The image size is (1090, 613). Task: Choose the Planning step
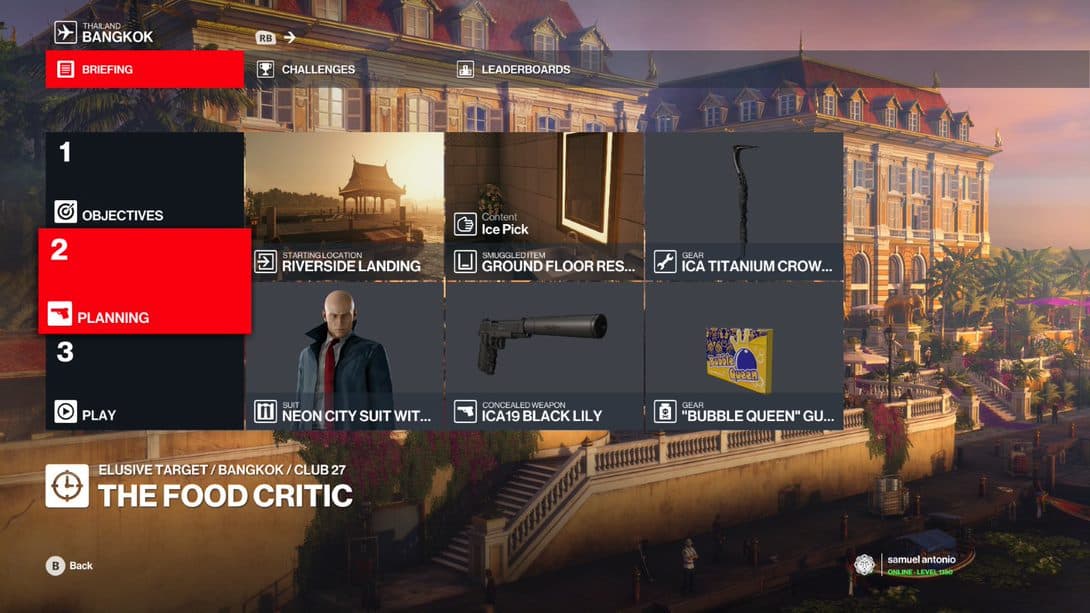pyautogui.click(x=144, y=281)
